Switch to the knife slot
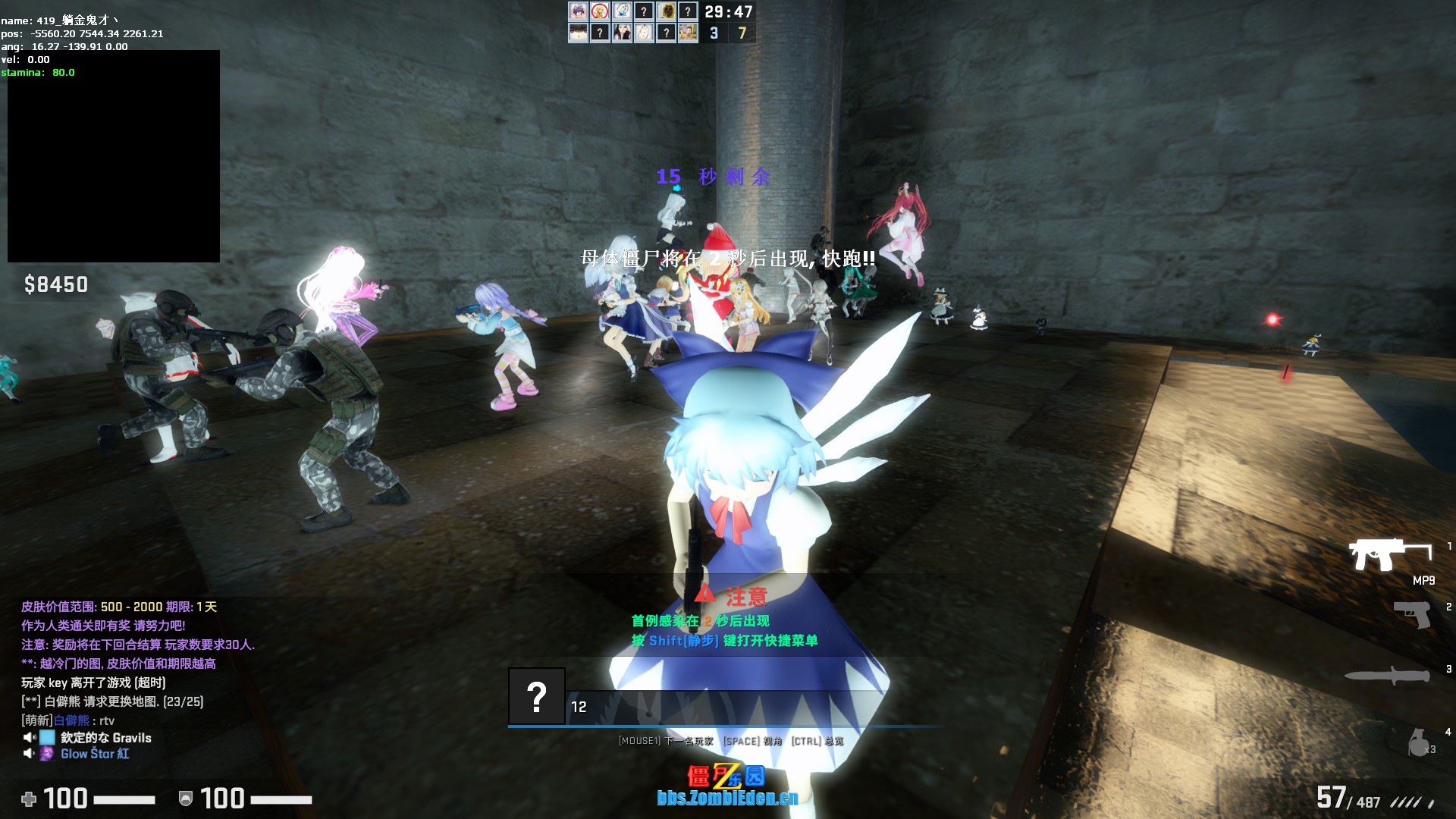 (1389, 676)
